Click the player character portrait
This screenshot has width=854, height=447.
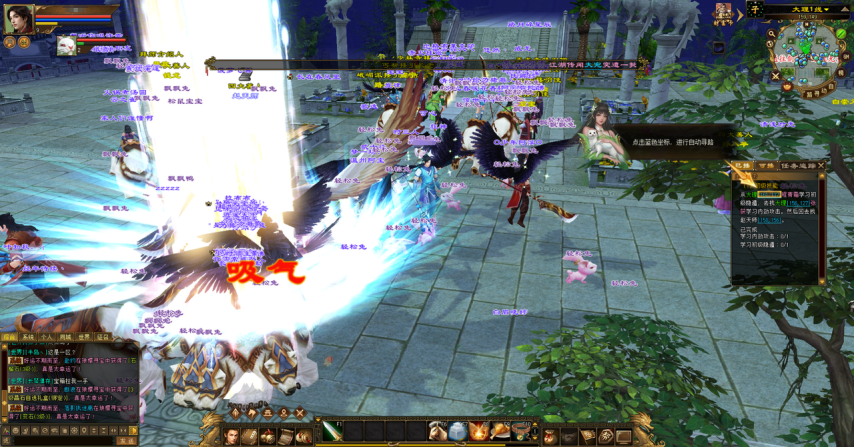(x=18, y=18)
